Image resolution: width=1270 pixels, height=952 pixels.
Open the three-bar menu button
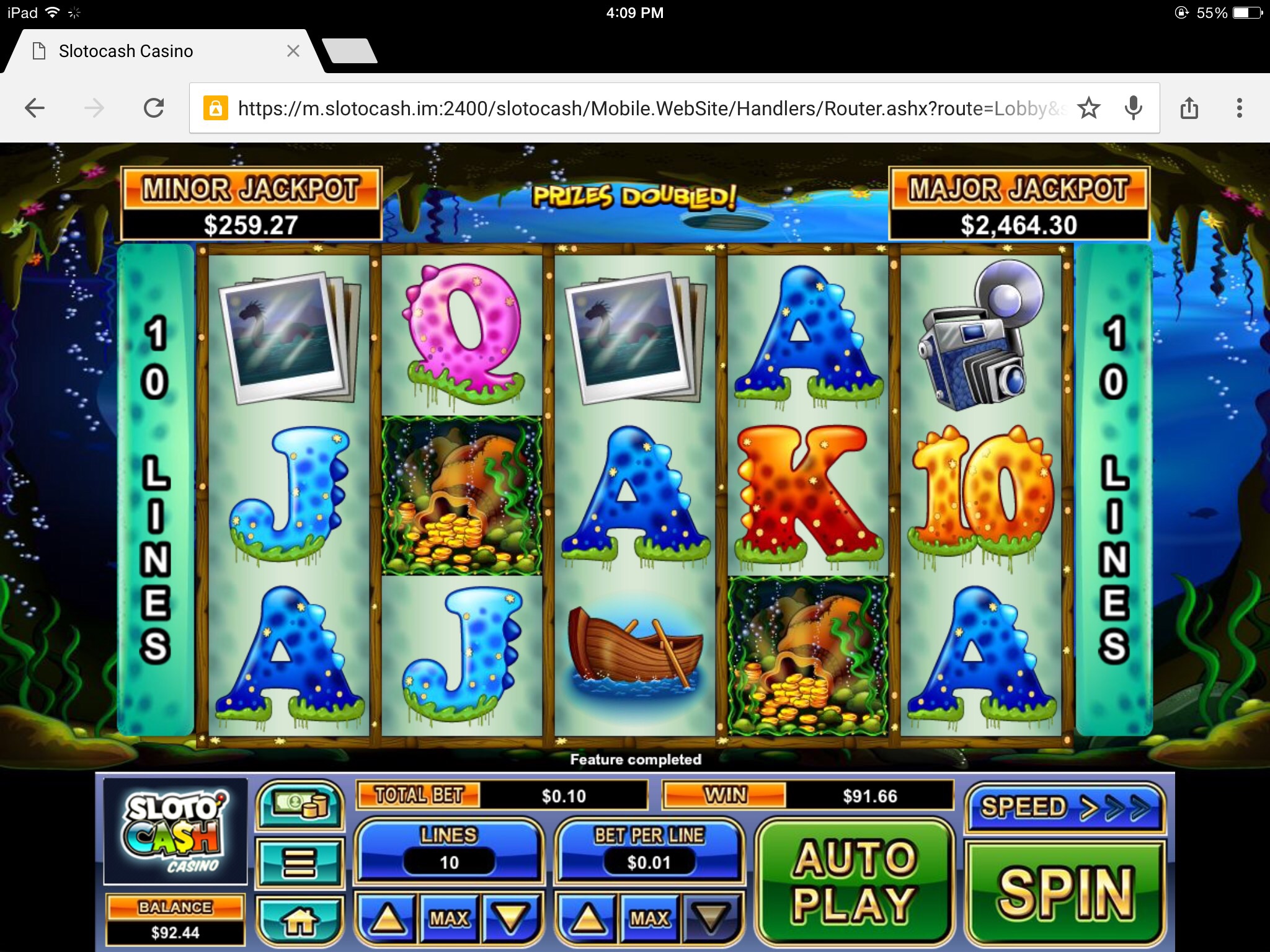pos(300,862)
